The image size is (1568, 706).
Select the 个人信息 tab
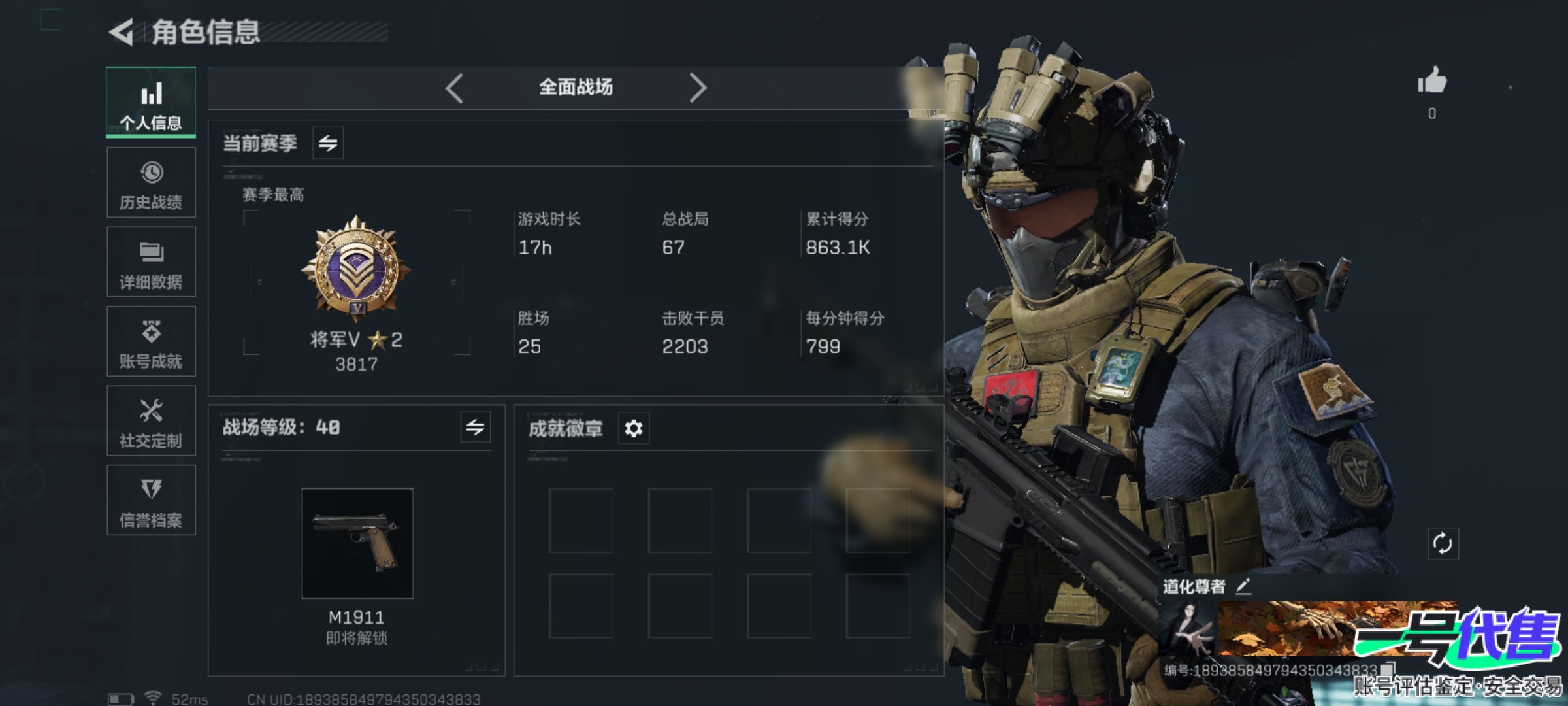click(x=151, y=103)
